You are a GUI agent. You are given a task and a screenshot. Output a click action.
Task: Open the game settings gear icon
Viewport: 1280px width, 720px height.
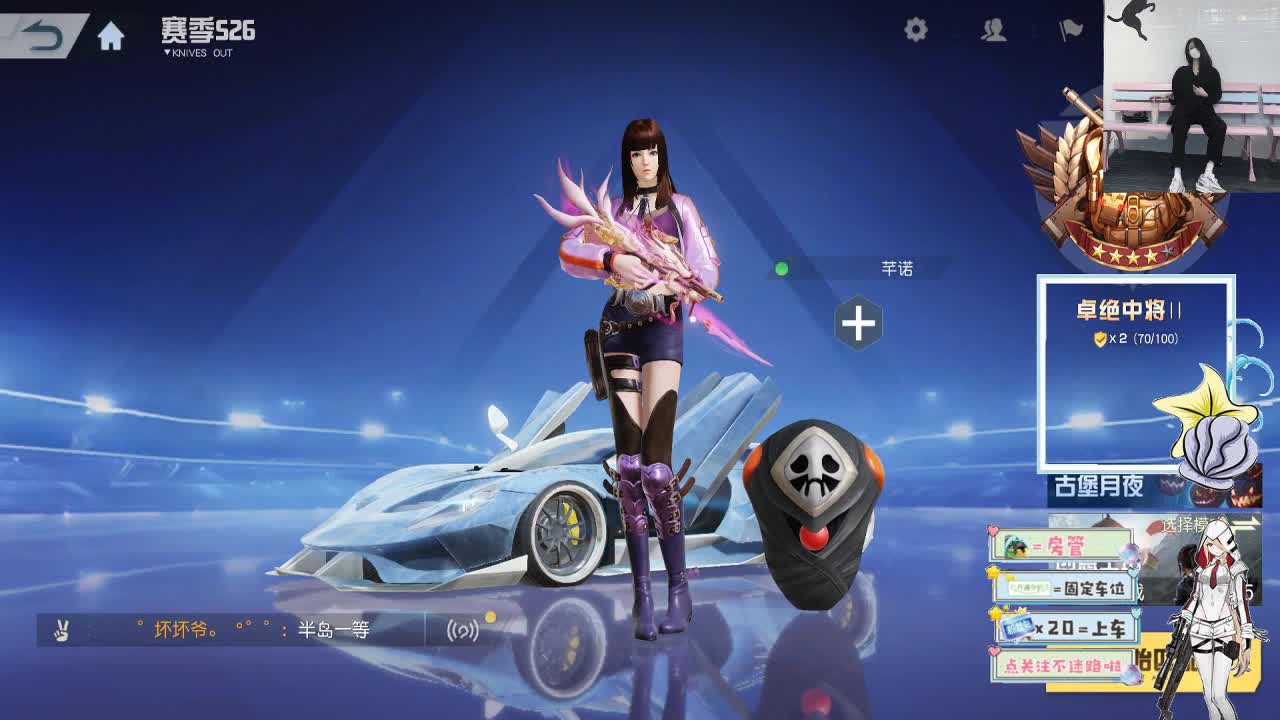[916, 30]
